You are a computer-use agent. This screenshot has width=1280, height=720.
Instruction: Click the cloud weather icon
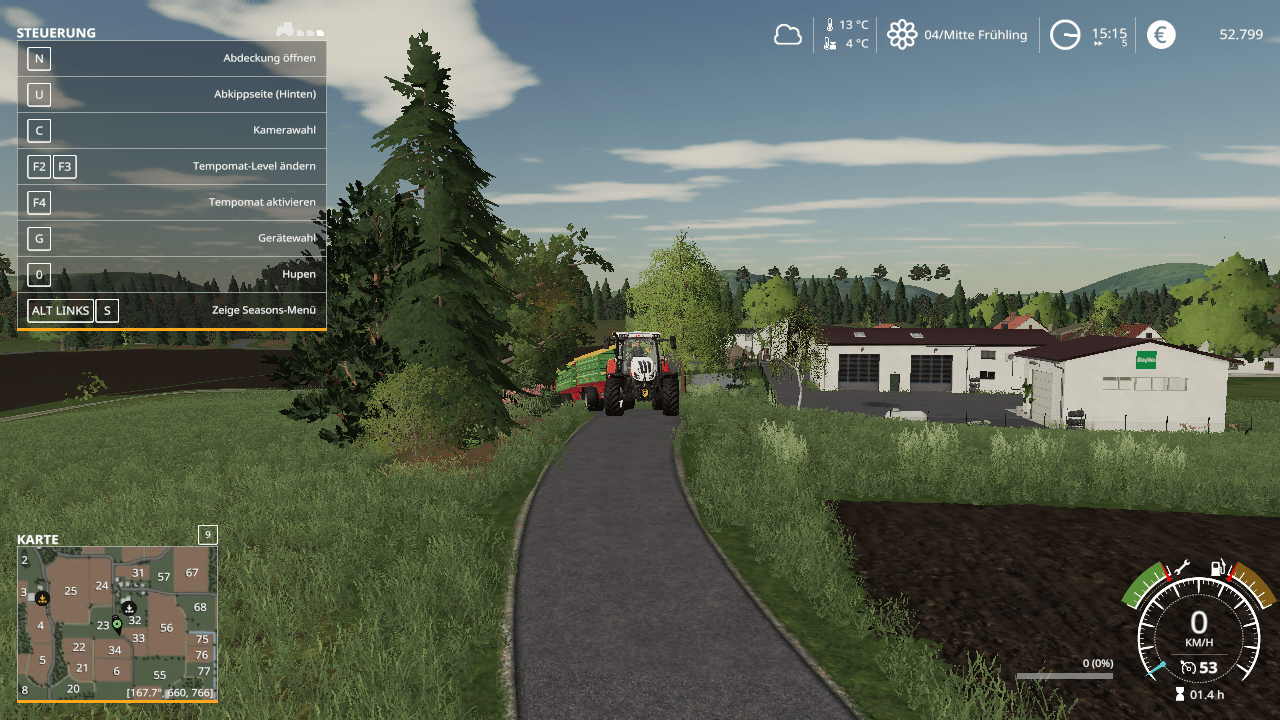tap(788, 35)
